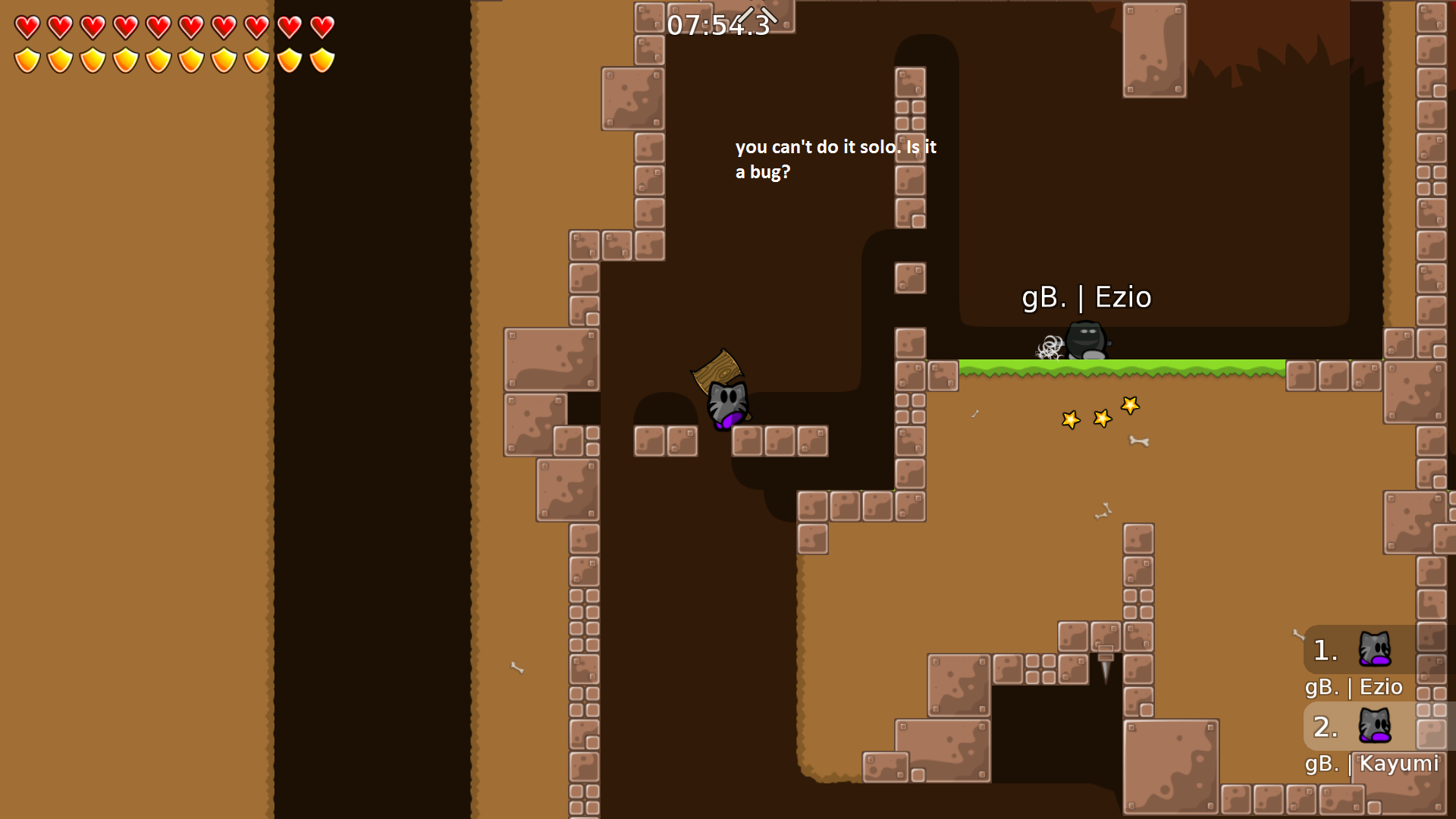Click the cat avatar beside rank 1
Viewport: 1456px width, 819px height.
tap(1376, 650)
